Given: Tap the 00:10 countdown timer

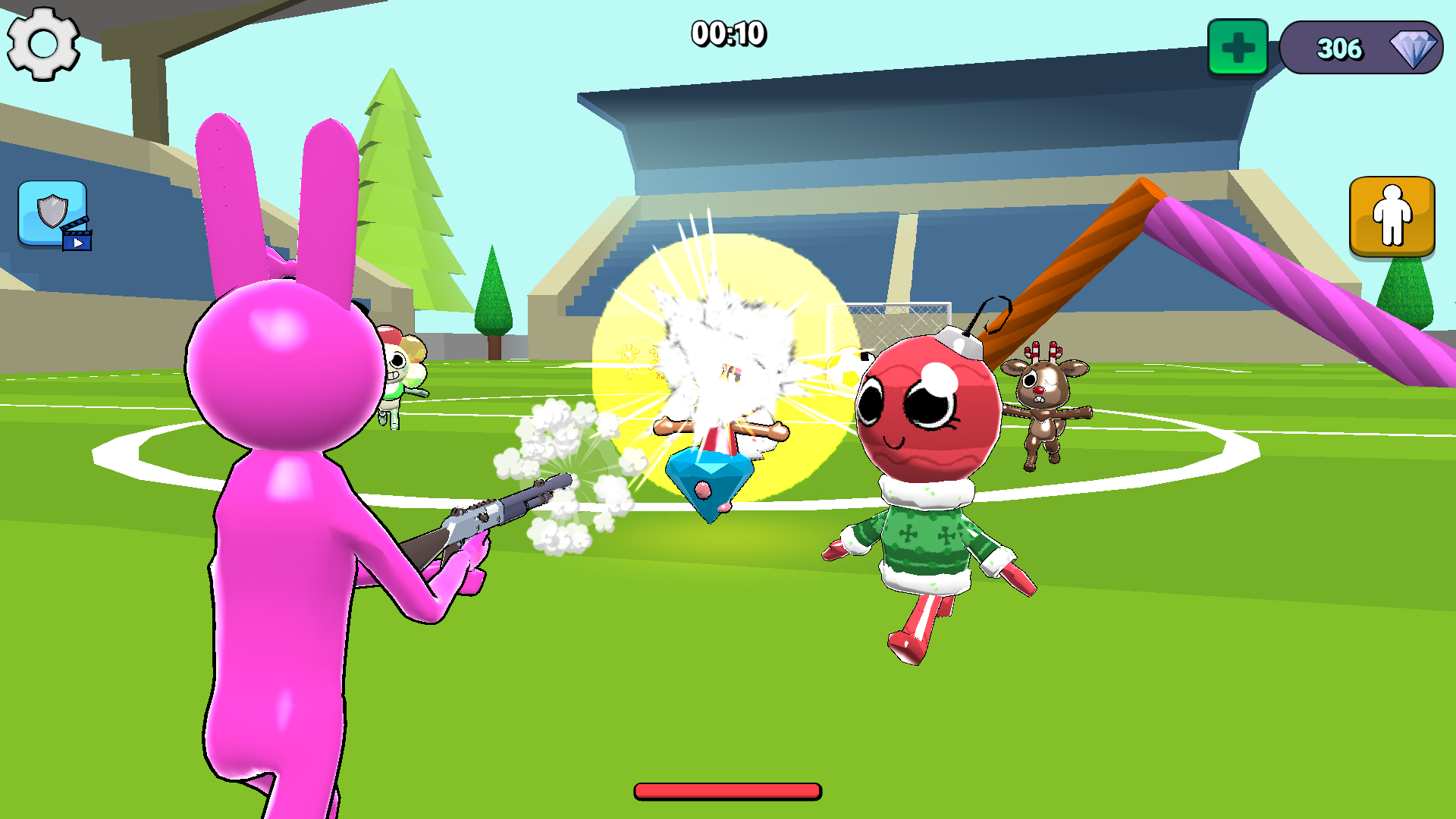Looking at the screenshot, I should coord(726,33).
